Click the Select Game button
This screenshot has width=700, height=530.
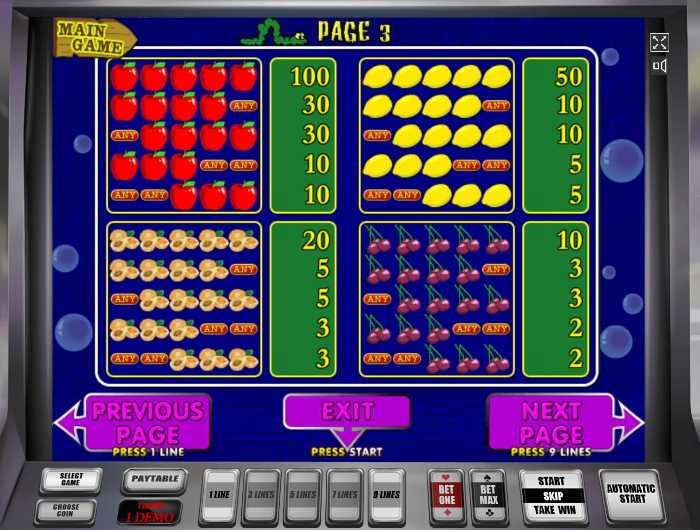coord(71,480)
